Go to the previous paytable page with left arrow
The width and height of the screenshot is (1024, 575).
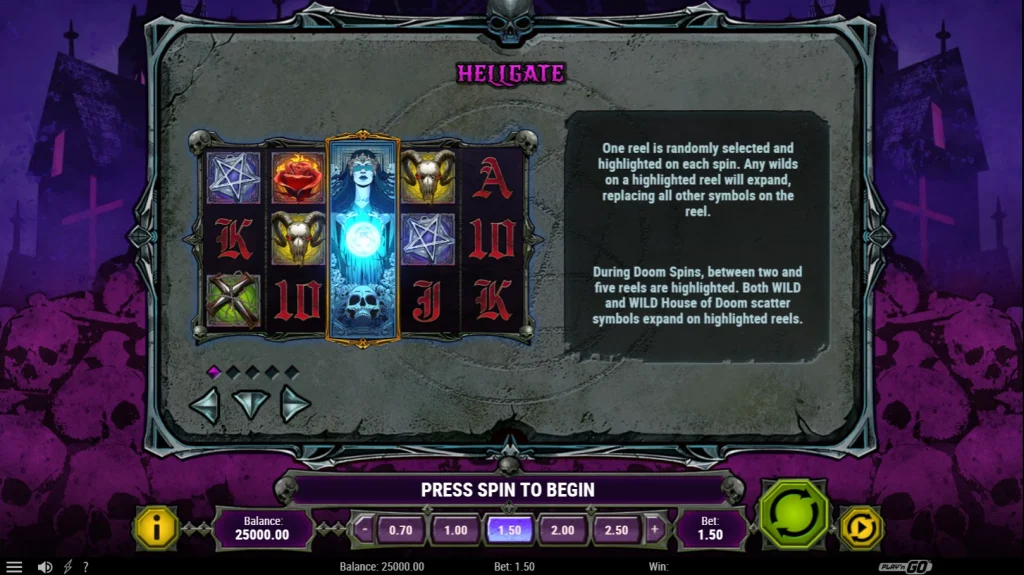205,404
